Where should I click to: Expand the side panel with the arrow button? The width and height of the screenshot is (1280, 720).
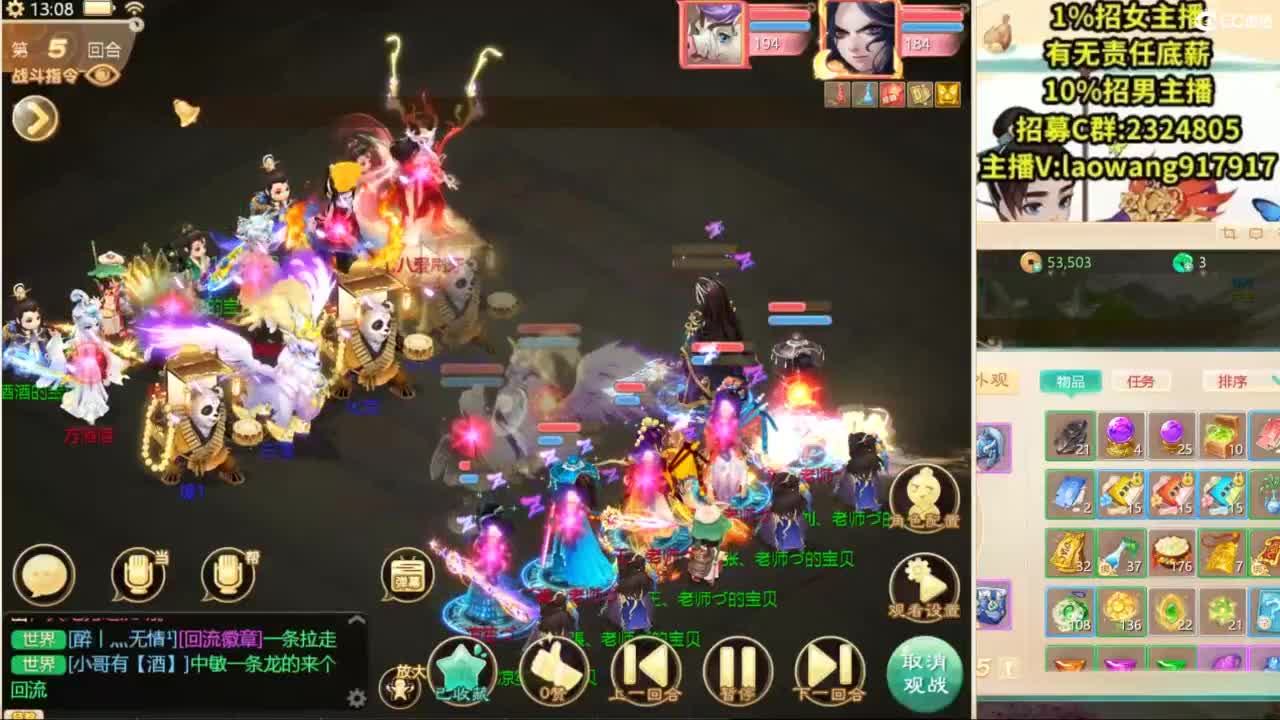32,120
